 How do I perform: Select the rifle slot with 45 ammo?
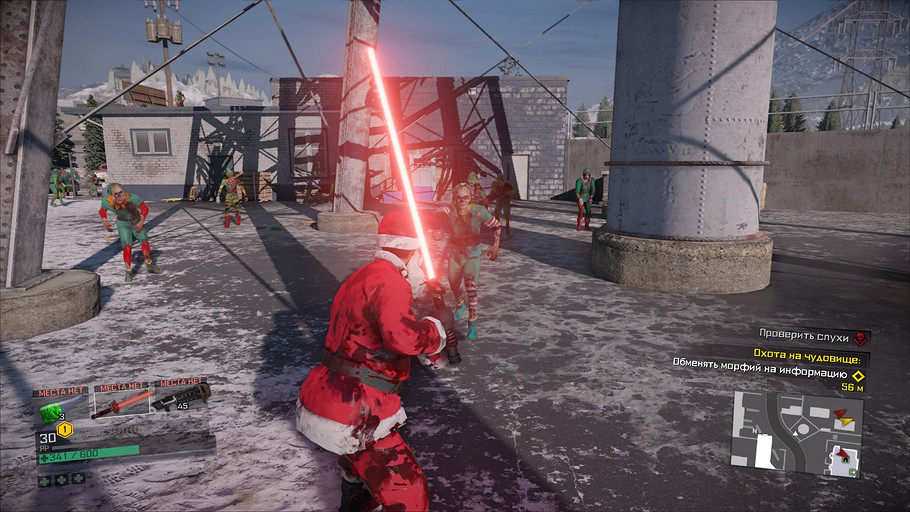(x=182, y=399)
